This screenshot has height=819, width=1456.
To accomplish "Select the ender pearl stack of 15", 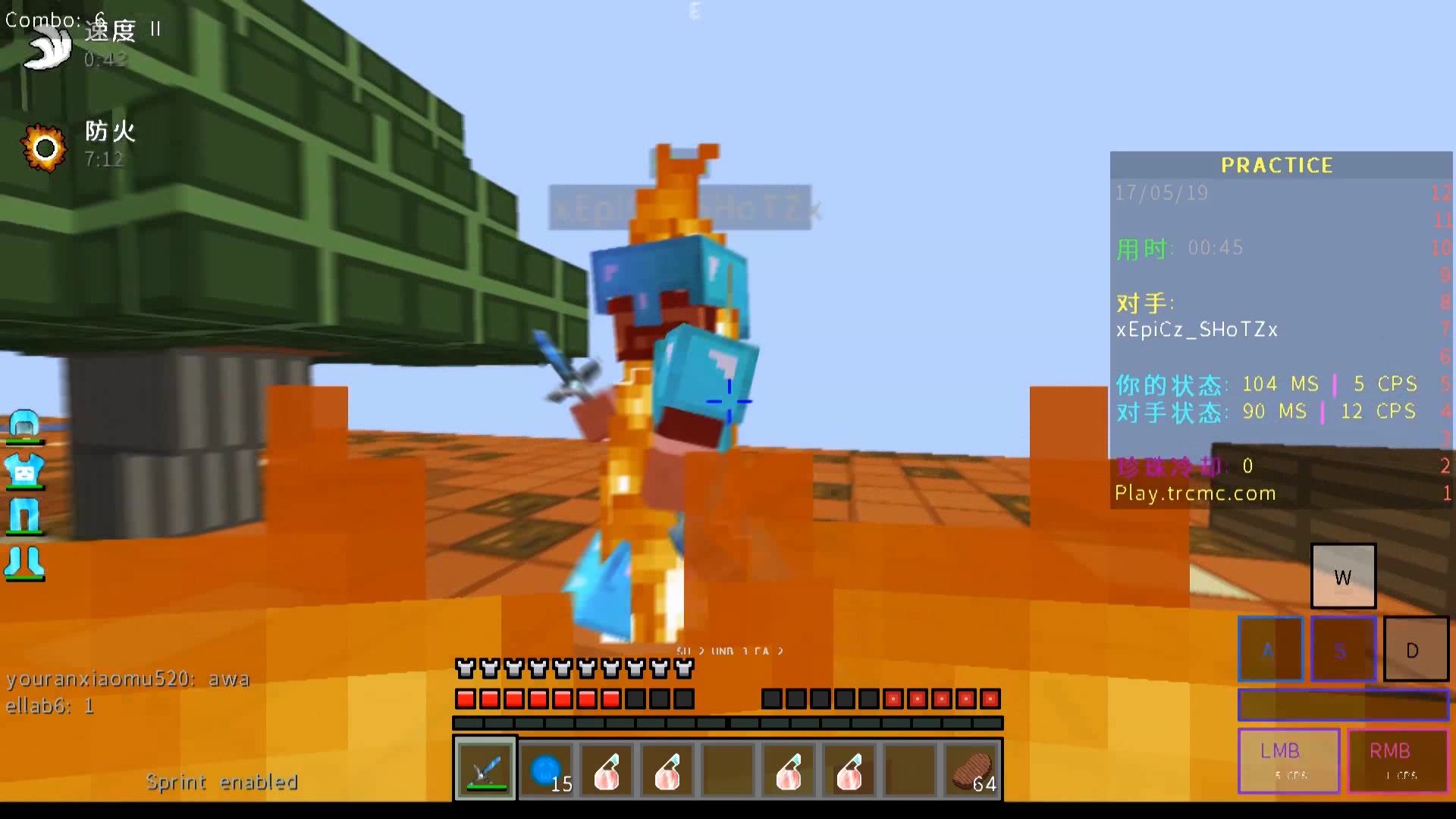I will click(x=546, y=770).
